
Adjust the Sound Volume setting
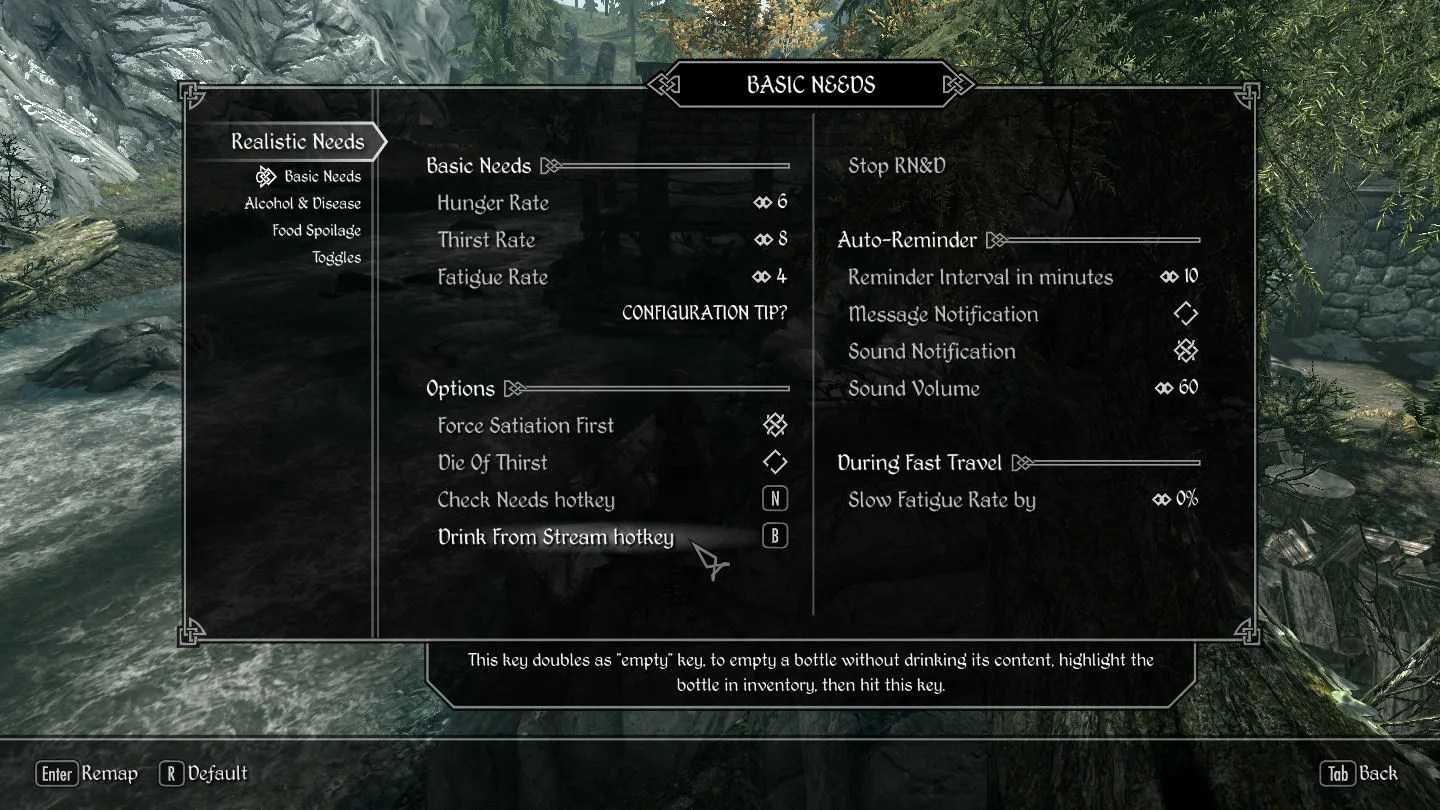1022,389
